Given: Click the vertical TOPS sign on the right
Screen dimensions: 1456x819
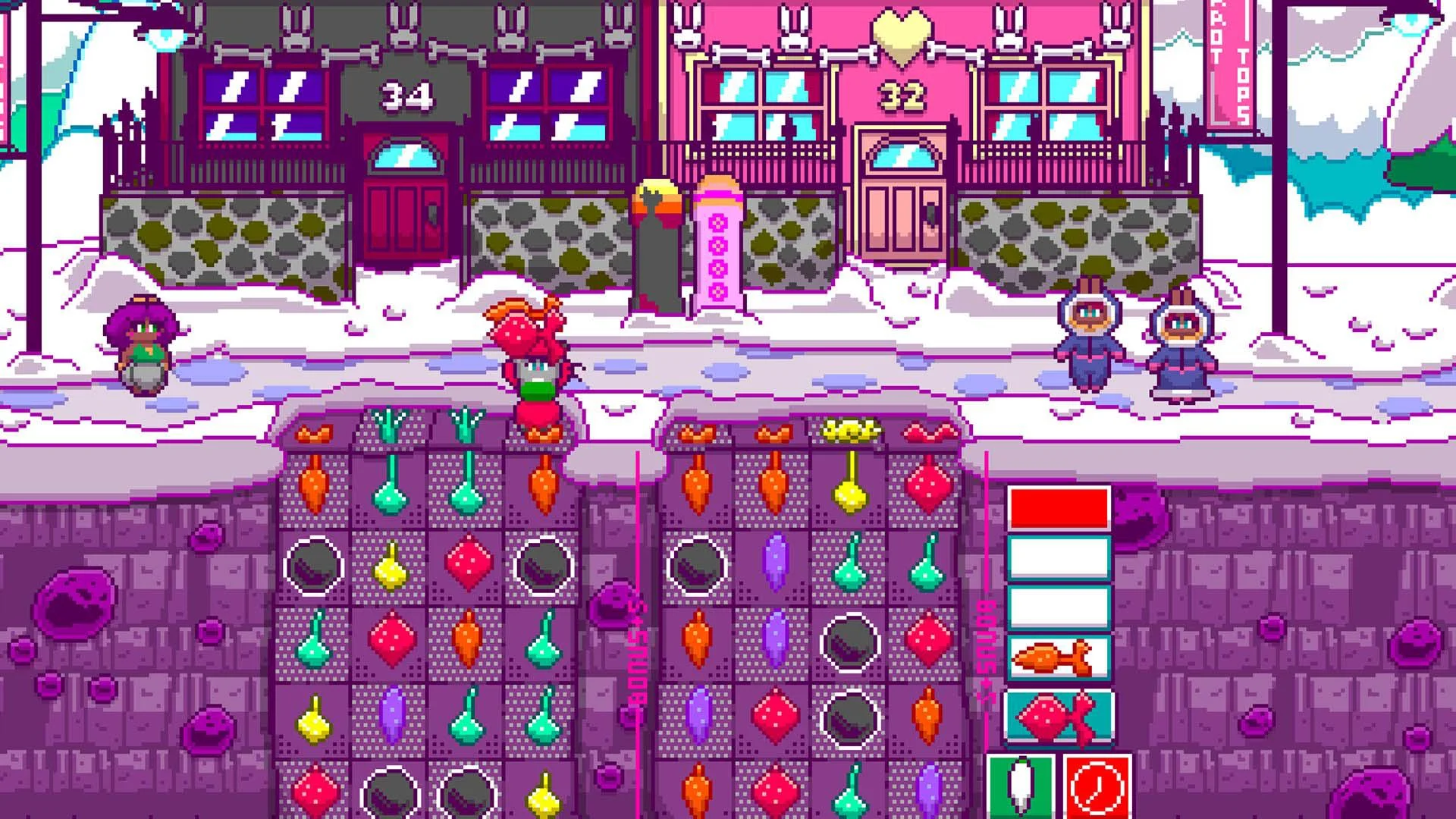Looking at the screenshot, I should pyautogui.click(x=1242, y=83).
